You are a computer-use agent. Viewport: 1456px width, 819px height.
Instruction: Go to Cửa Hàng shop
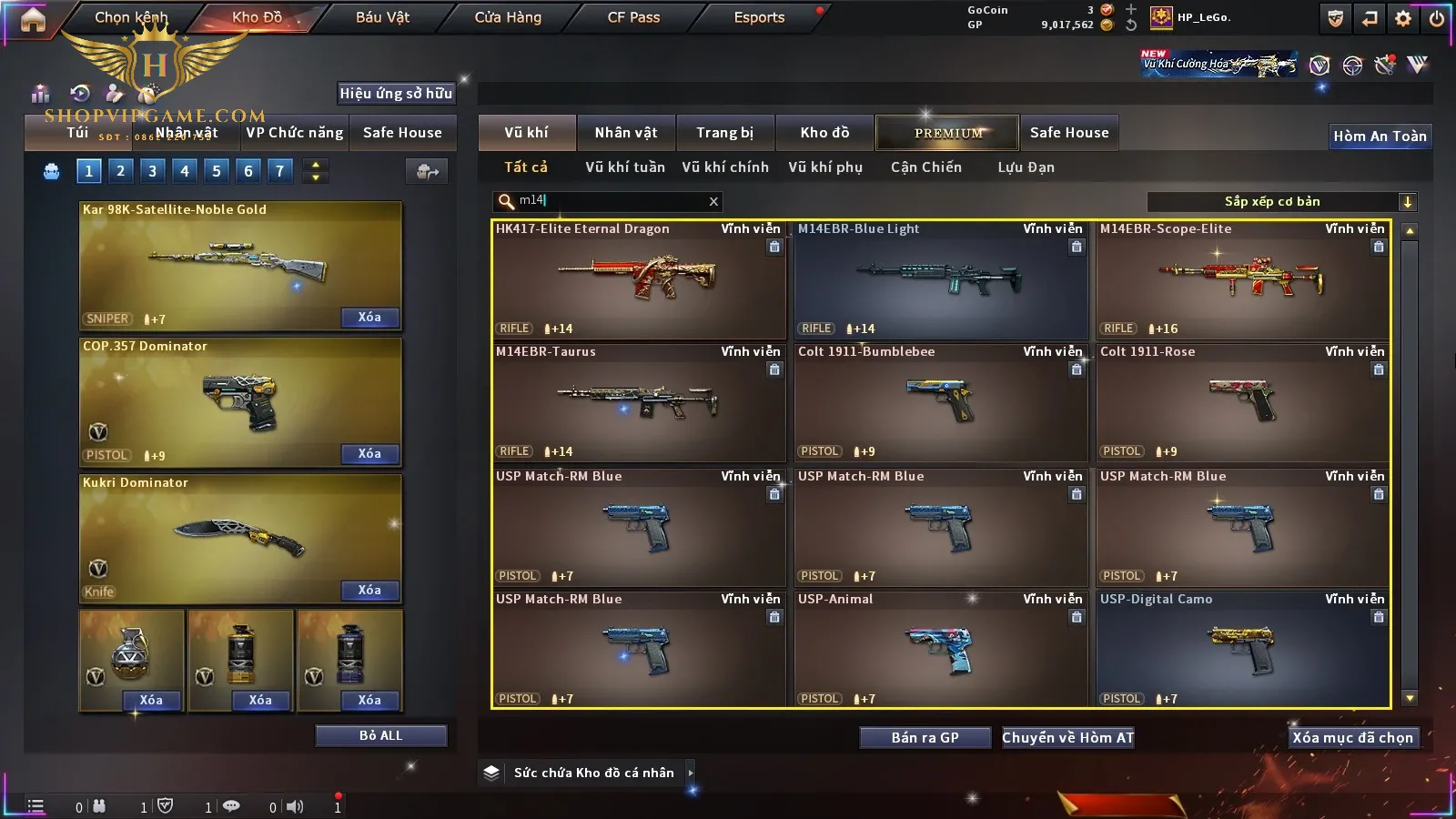508,17
